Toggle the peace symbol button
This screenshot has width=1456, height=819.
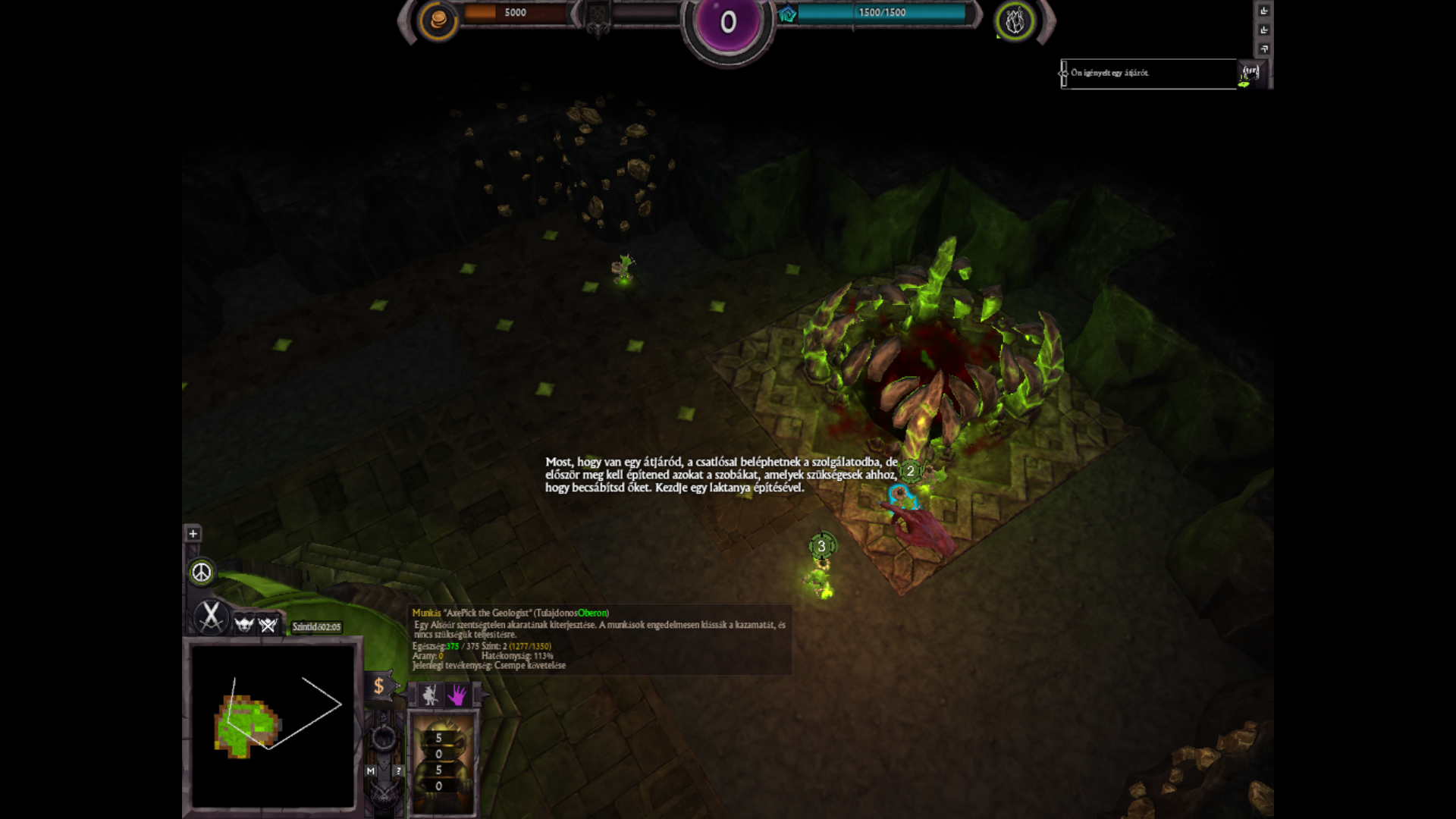[x=201, y=573]
